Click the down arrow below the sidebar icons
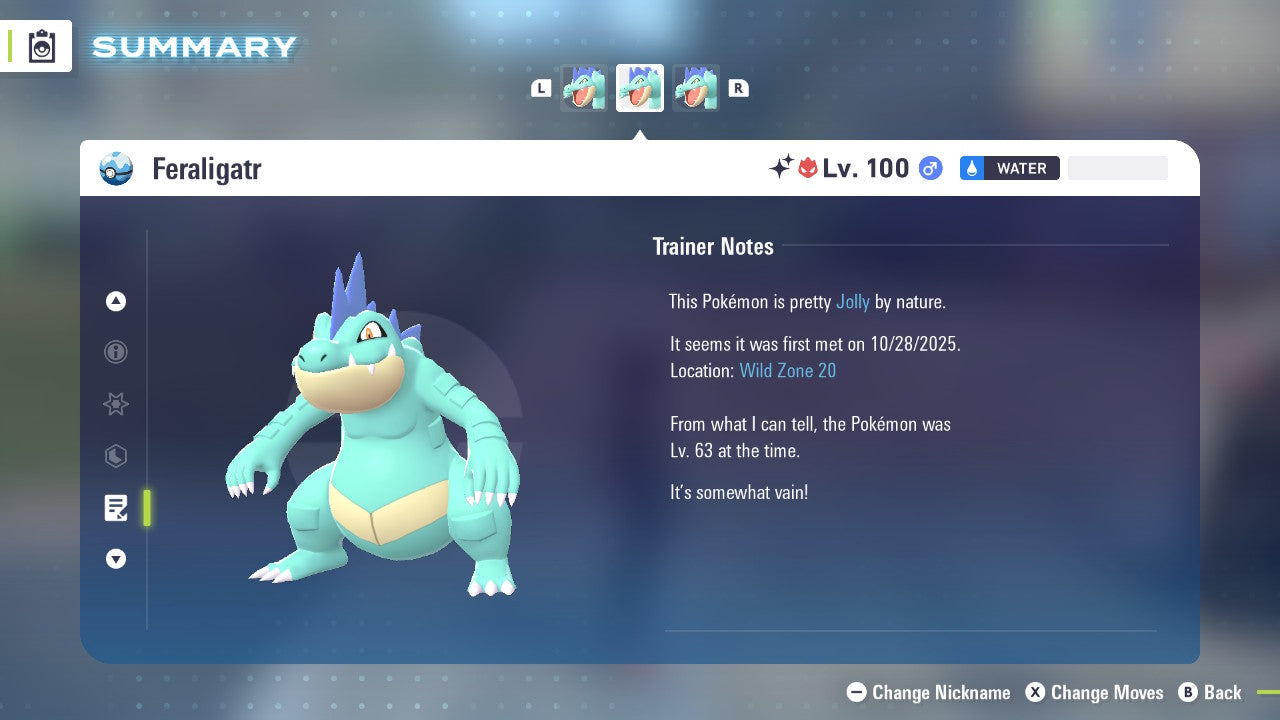This screenshot has width=1280, height=720. click(116, 559)
